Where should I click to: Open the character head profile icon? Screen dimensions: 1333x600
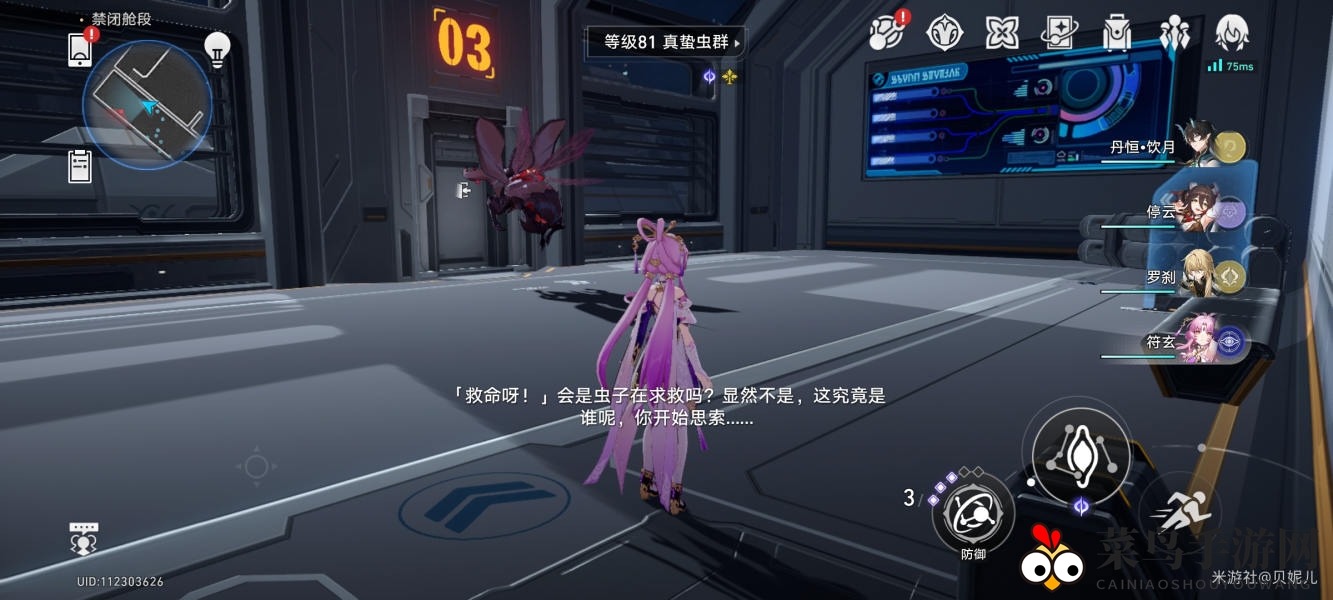pyautogui.click(x=1231, y=33)
